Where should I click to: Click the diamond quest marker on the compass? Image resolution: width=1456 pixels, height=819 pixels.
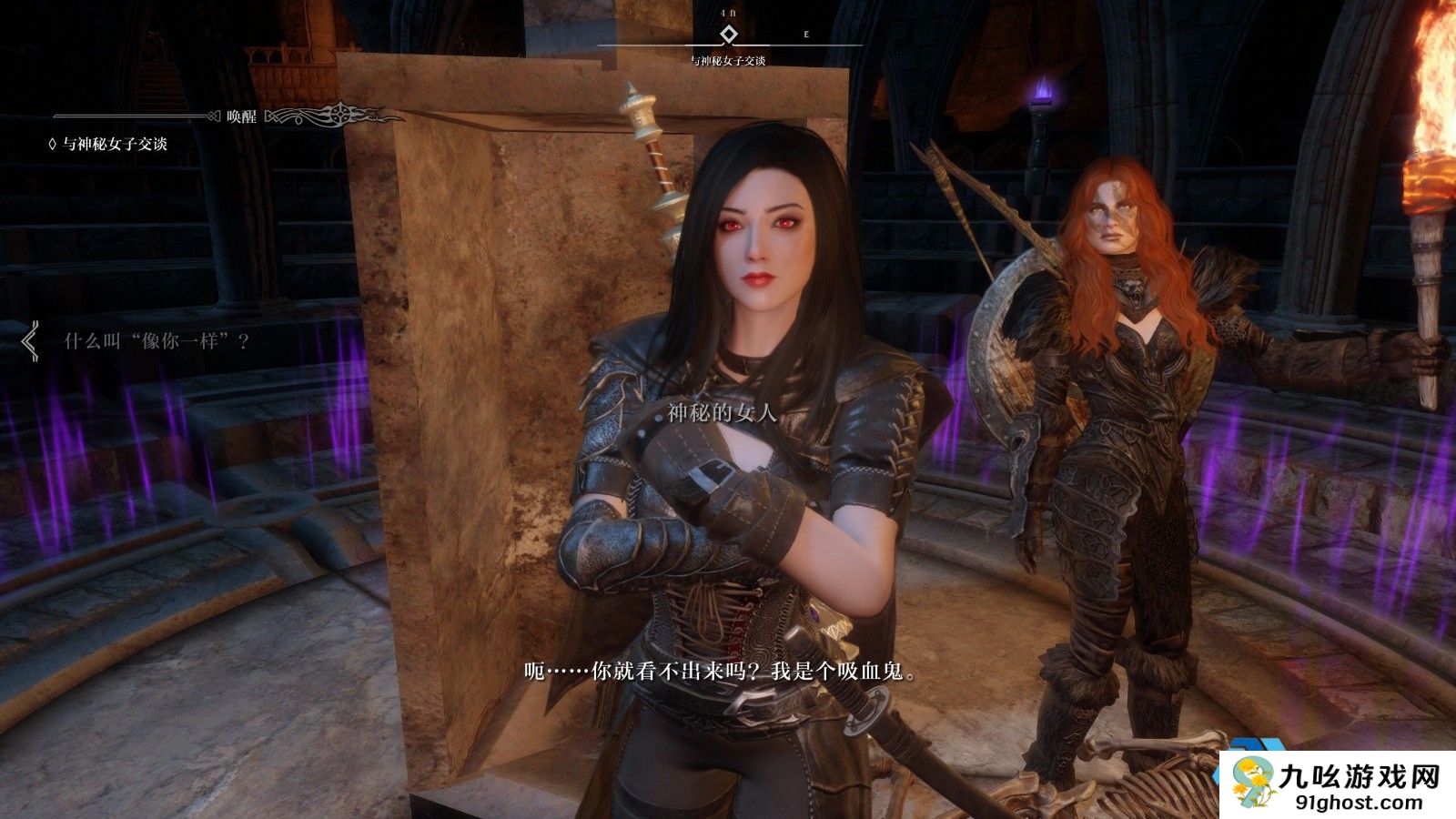[x=728, y=35]
